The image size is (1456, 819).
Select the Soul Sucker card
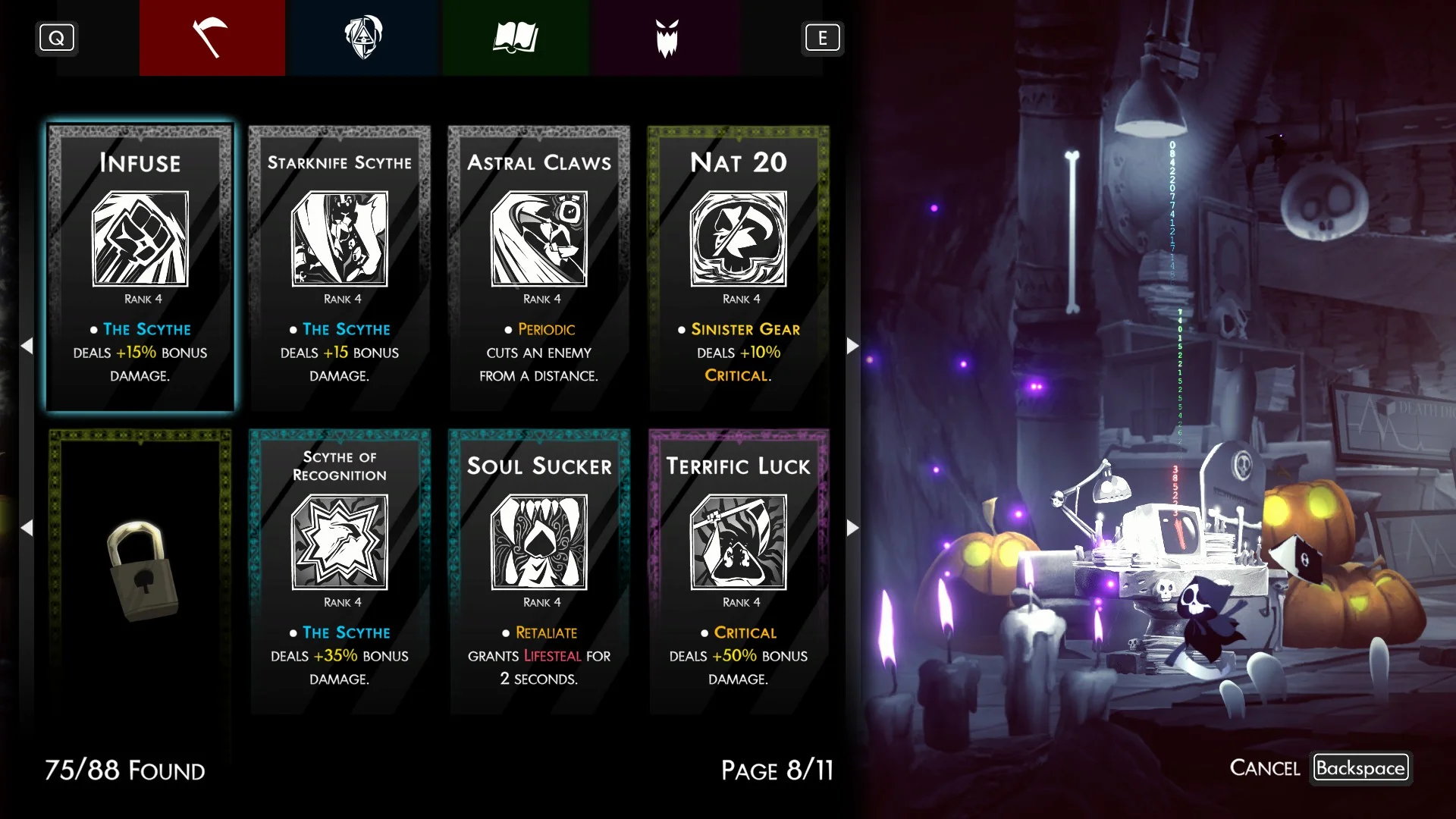tap(539, 571)
